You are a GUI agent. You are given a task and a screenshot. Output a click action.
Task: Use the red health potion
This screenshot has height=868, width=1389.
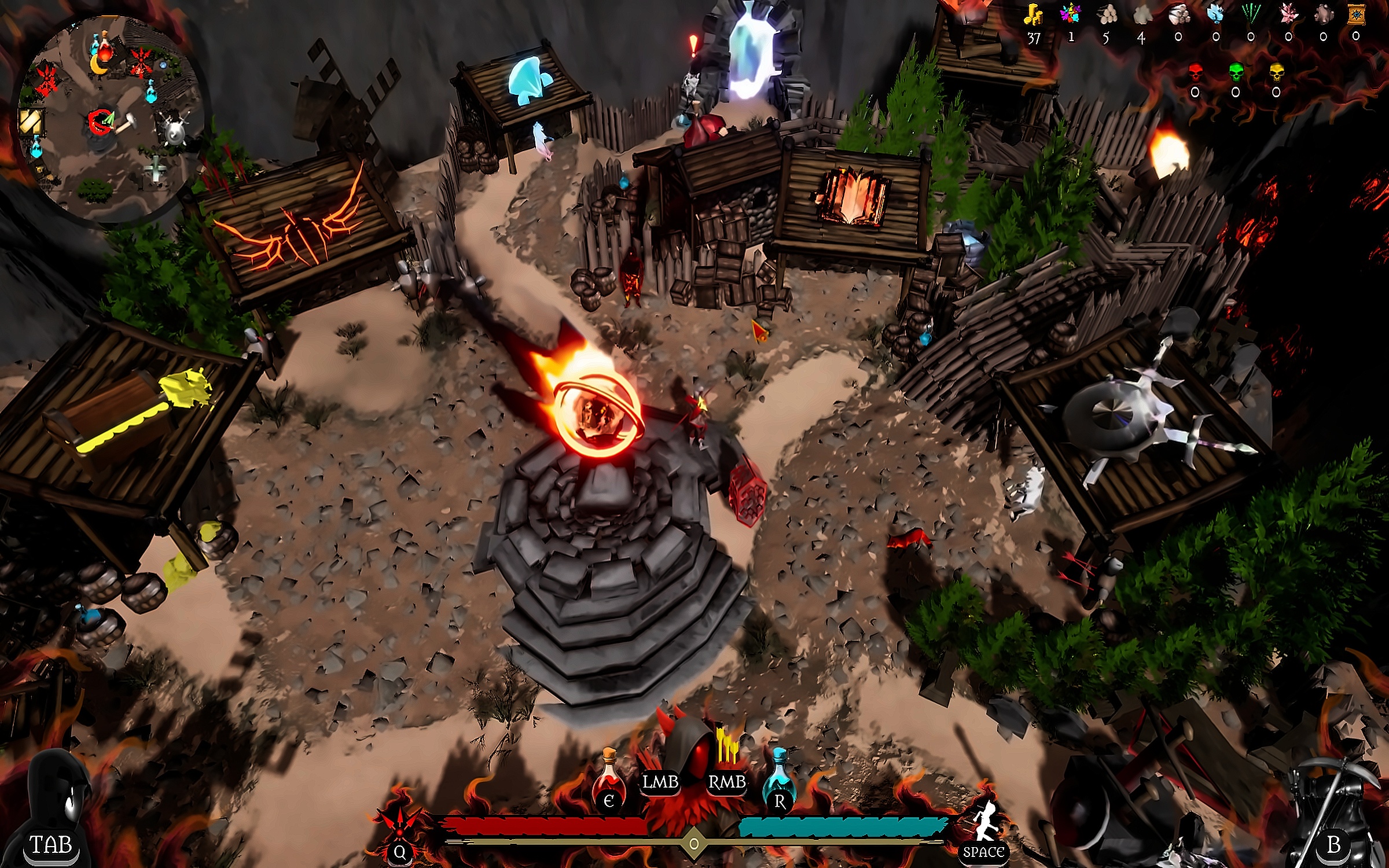(x=608, y=781)
